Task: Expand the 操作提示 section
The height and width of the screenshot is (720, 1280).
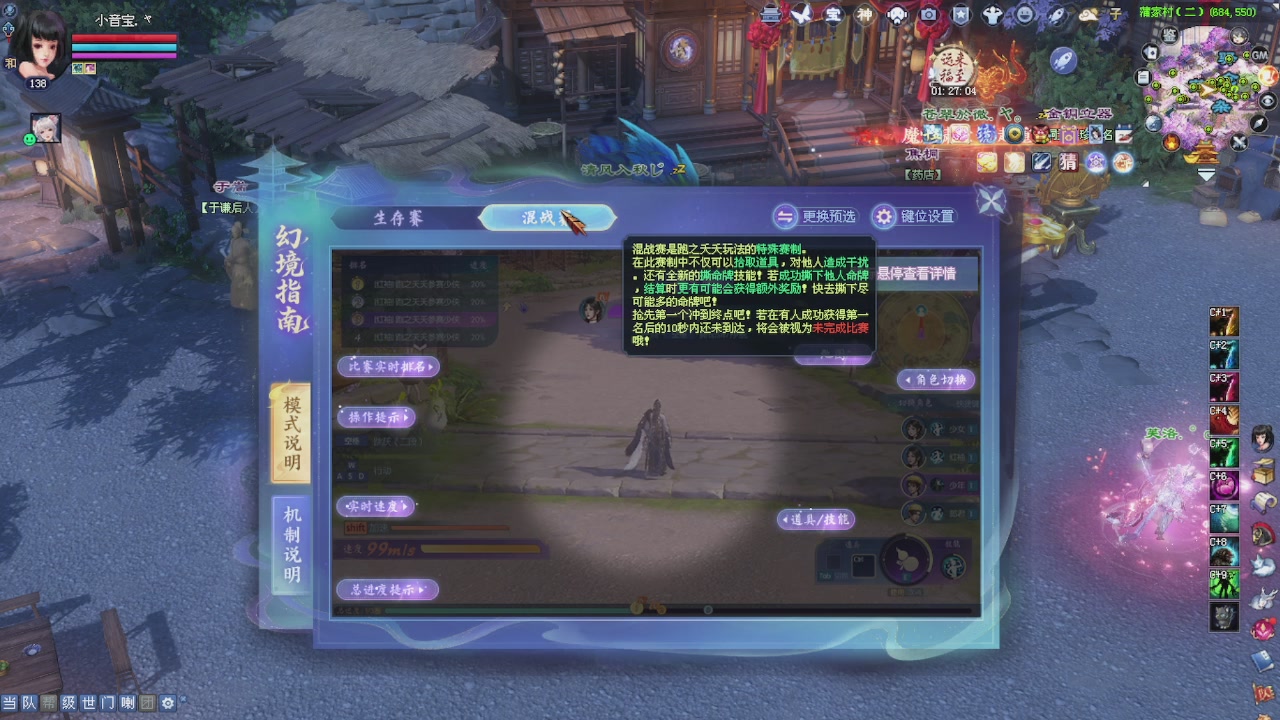Action: (375, 418)
